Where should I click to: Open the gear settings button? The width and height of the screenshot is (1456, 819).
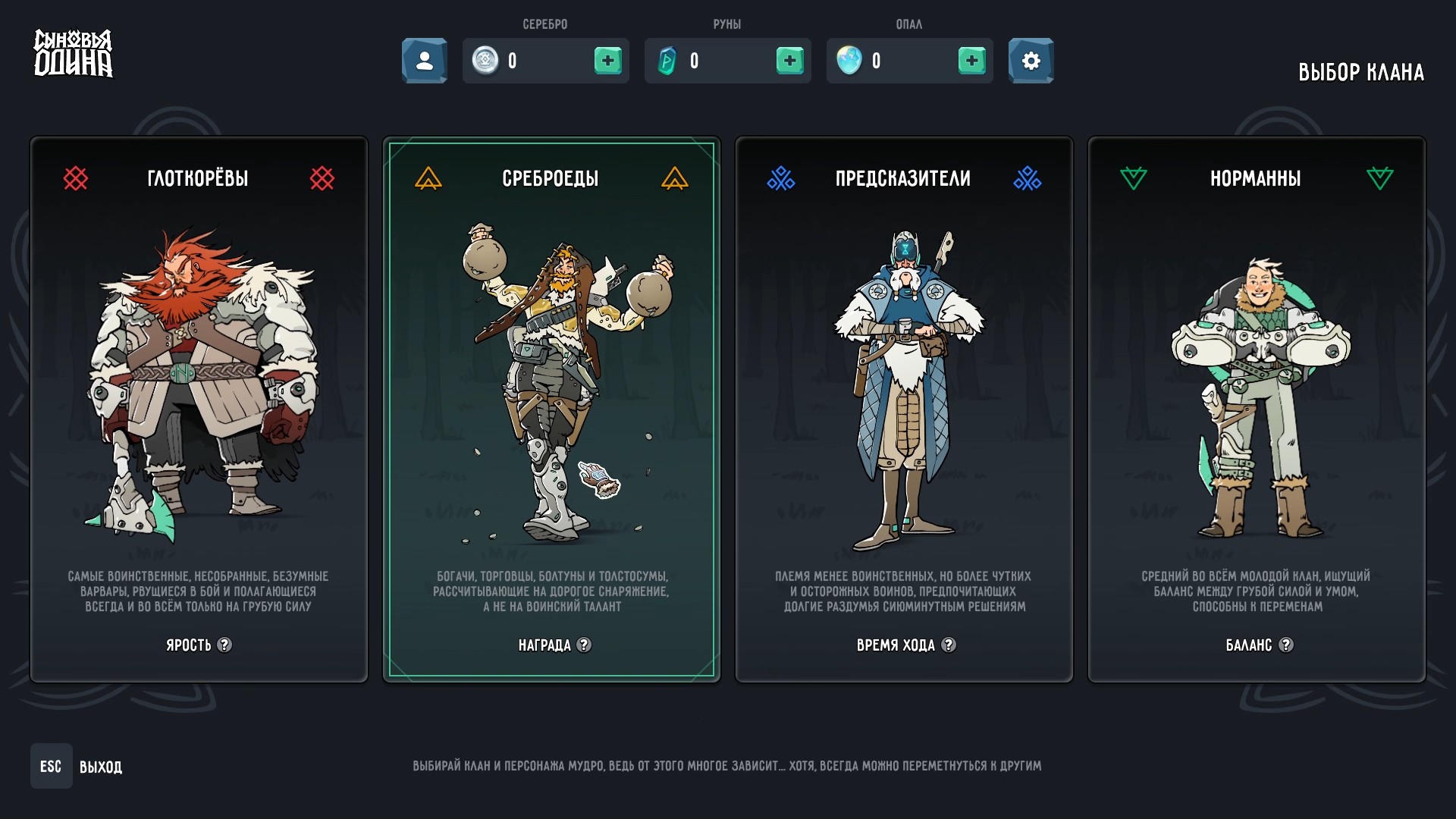tap(1031, 61)
